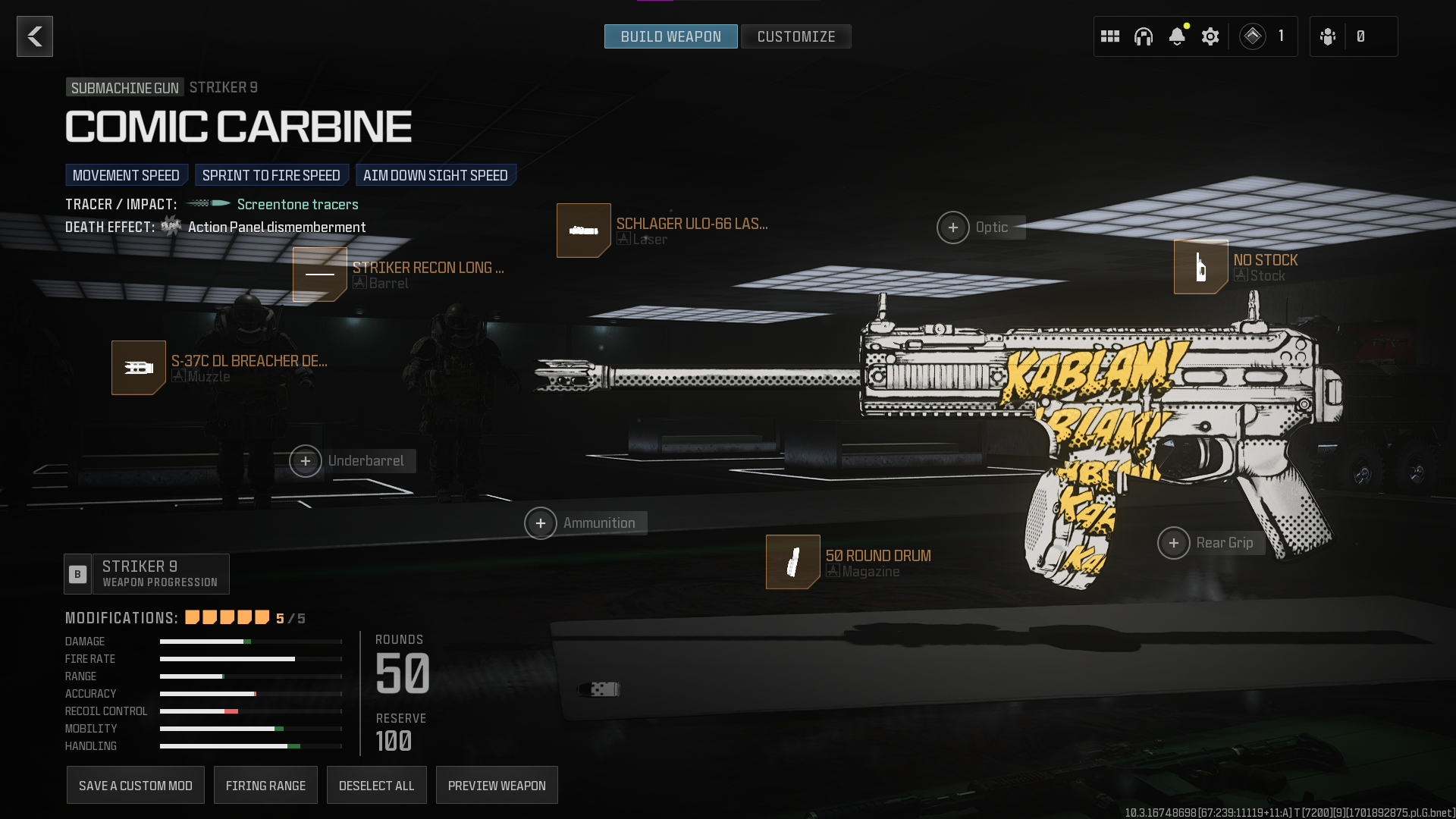Select the Striker Recon Long Barrel slot

pos(320,275)
